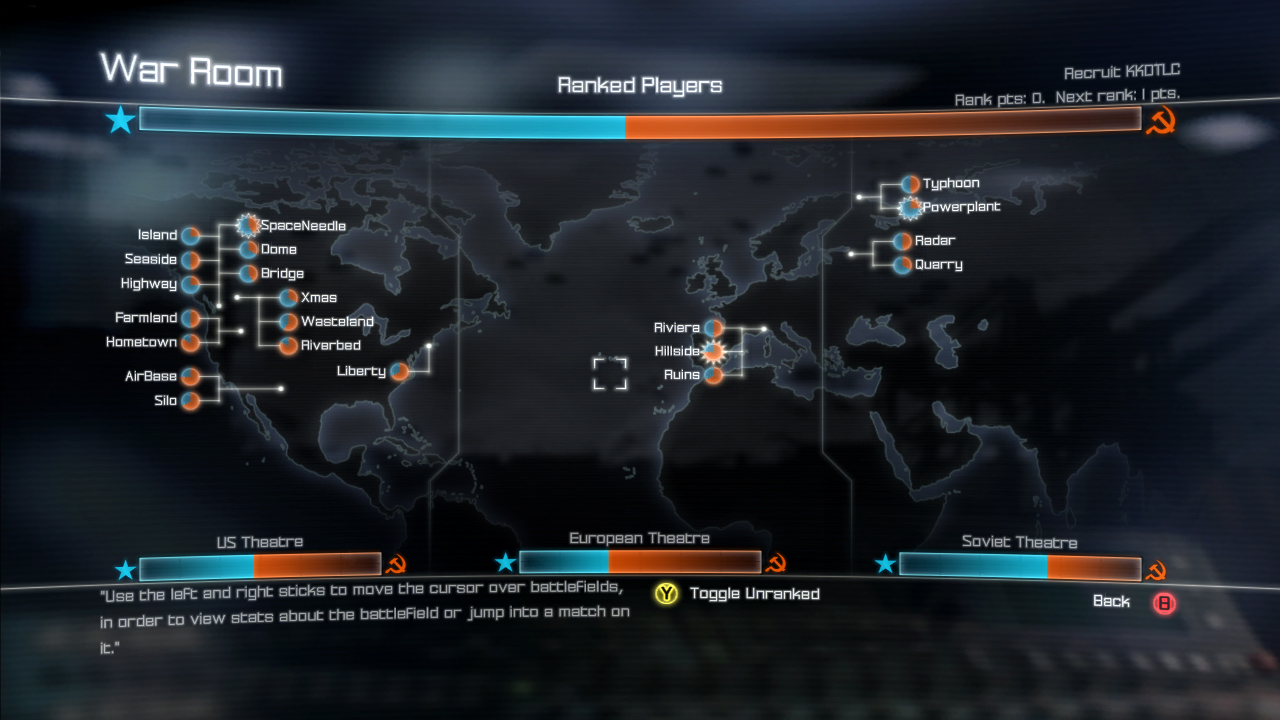
Task: Select the Wasteland battlefield
Action: click(x=288, y=322)
